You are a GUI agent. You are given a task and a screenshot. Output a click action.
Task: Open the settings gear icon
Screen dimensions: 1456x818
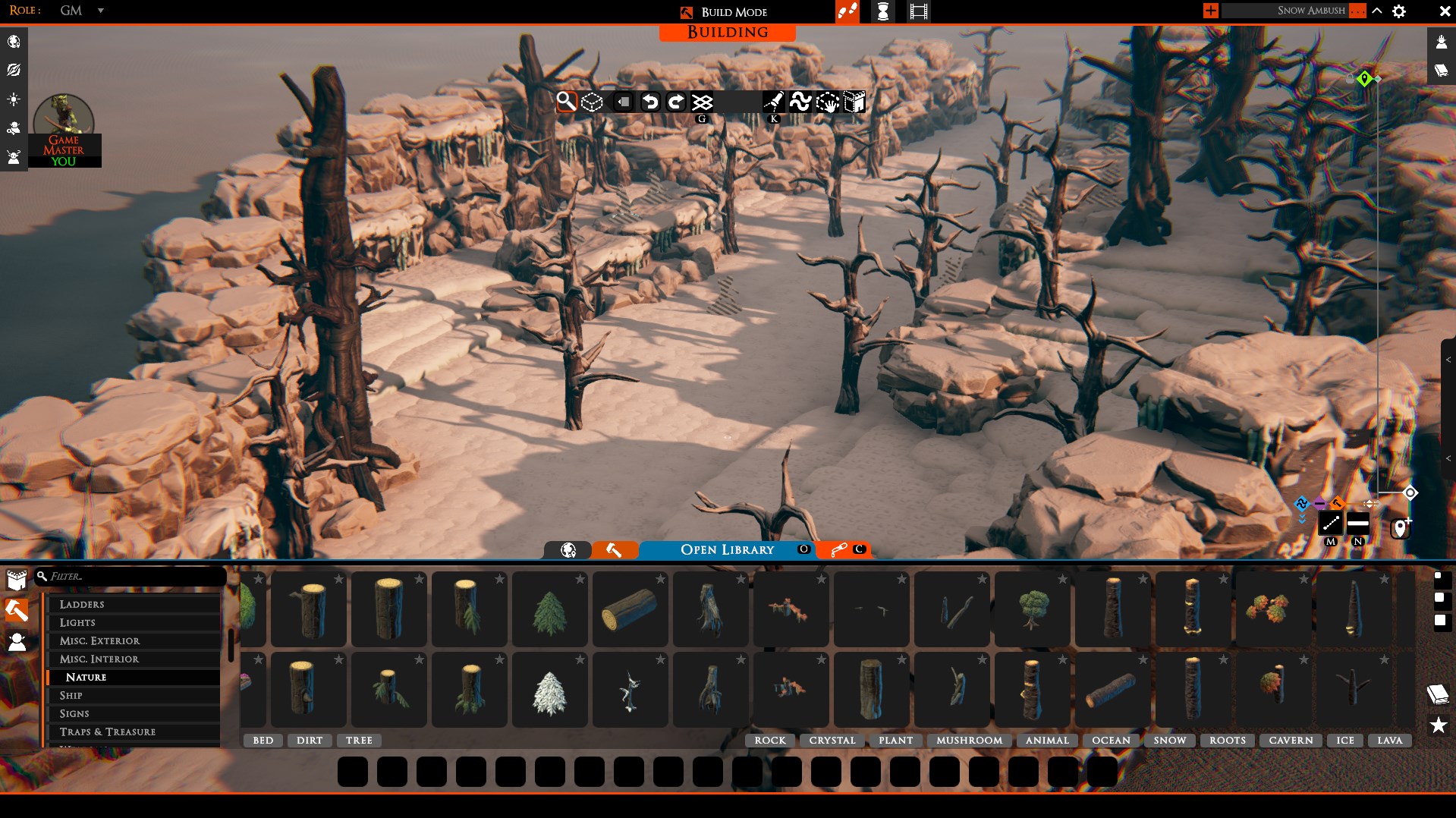[1399, 11]
